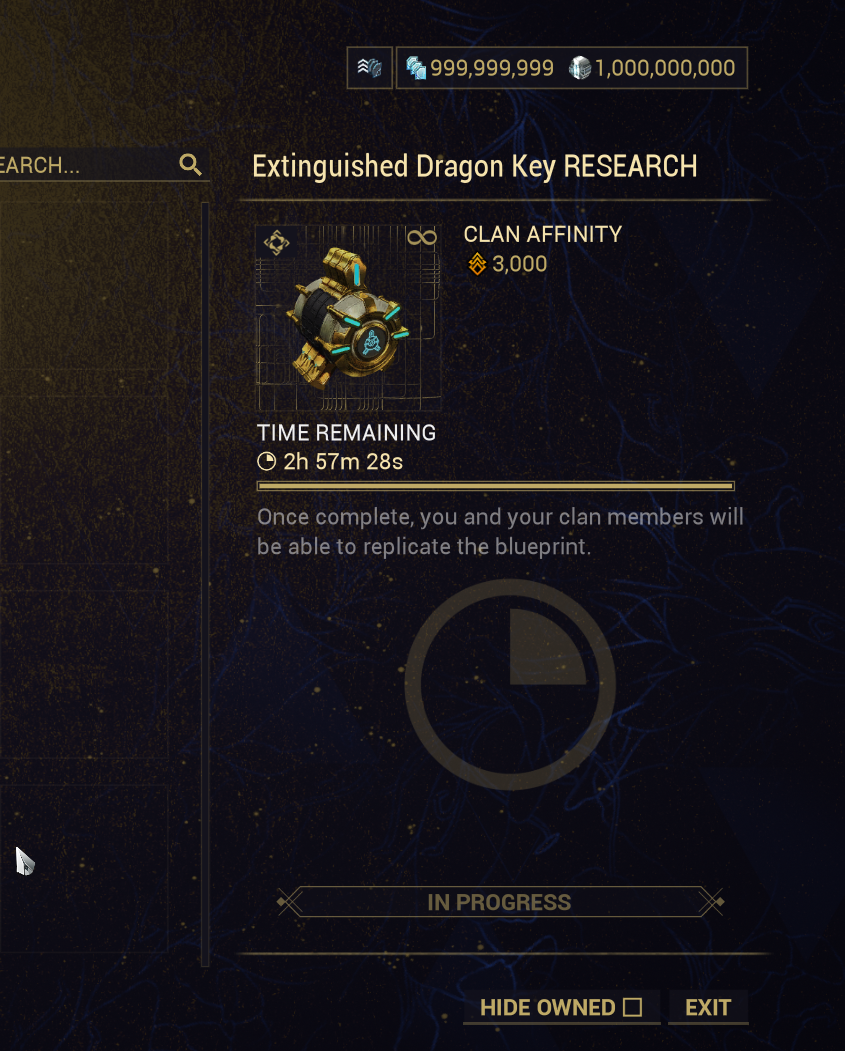Click the In Progress research button
Image resolution: width=845 pixels, height=1051 pixels.
(x=499, y=902)
